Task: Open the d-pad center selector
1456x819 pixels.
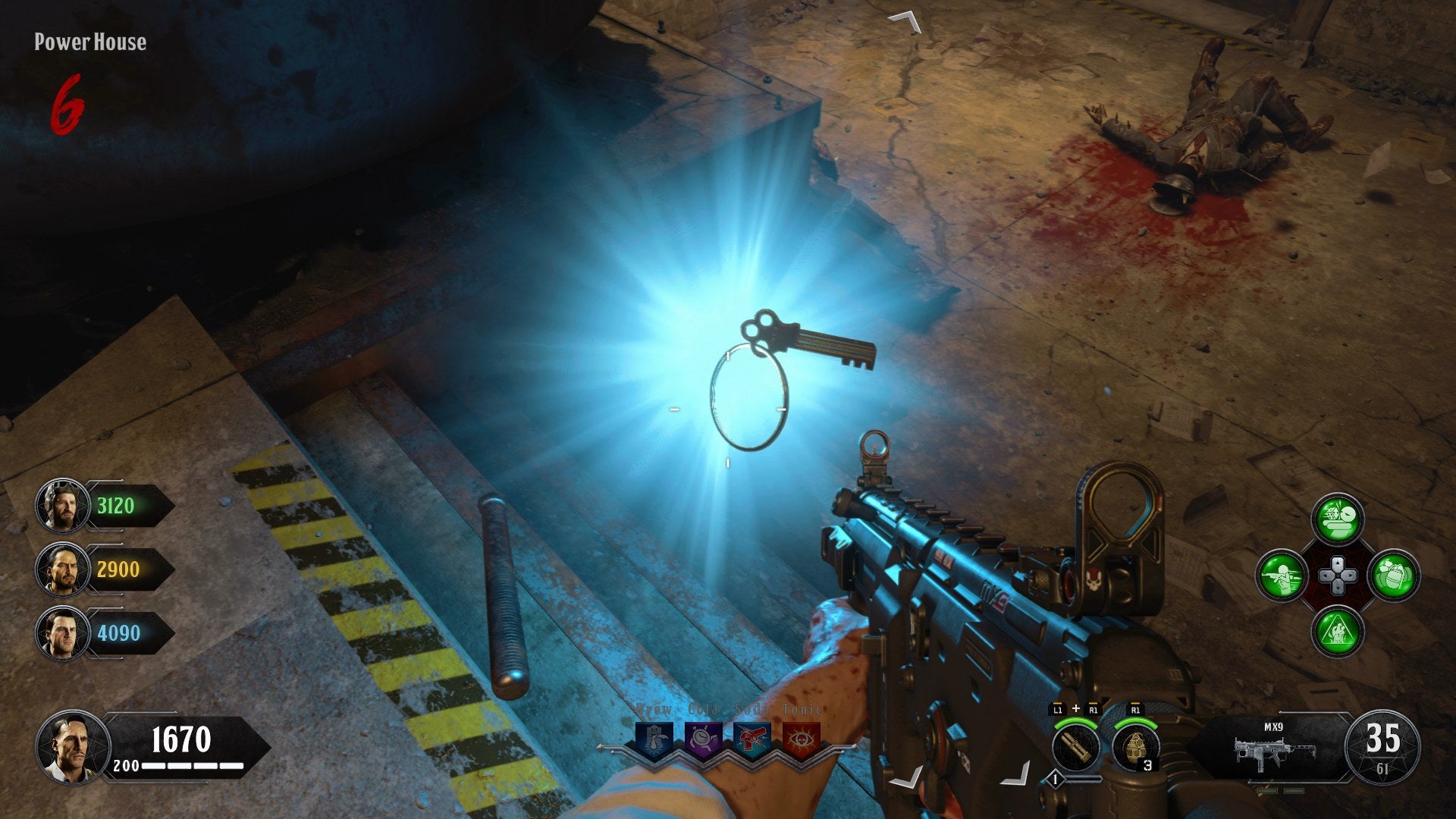Action: [1338, 576]
